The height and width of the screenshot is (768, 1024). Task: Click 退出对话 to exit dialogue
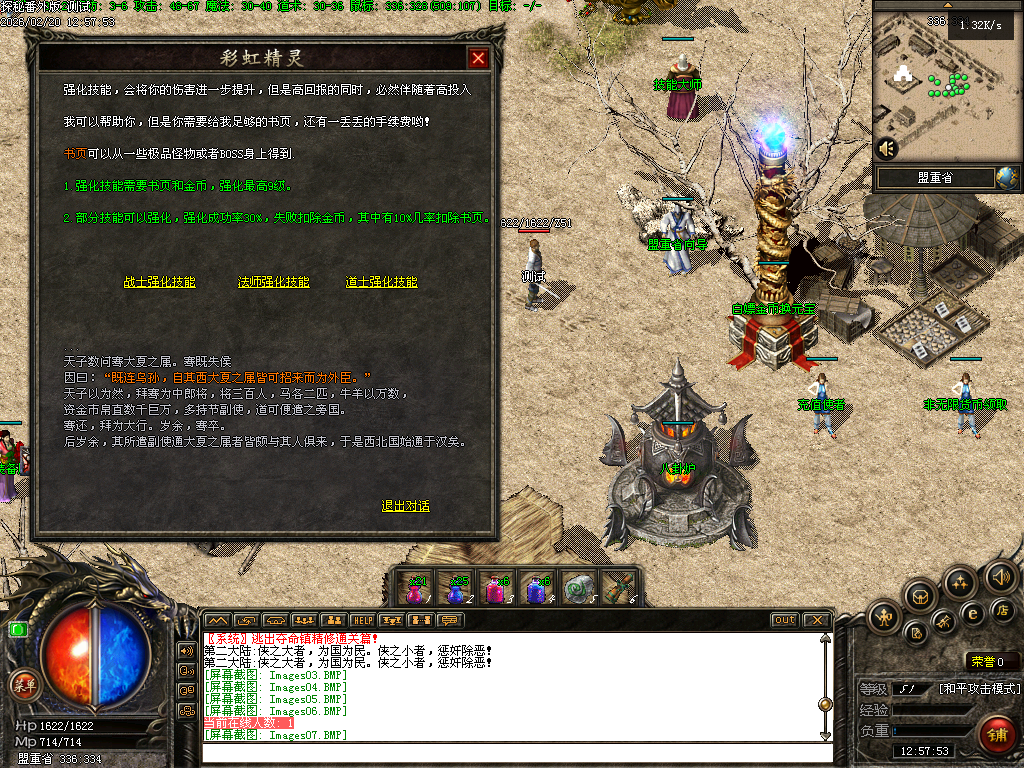coord(406,506)
